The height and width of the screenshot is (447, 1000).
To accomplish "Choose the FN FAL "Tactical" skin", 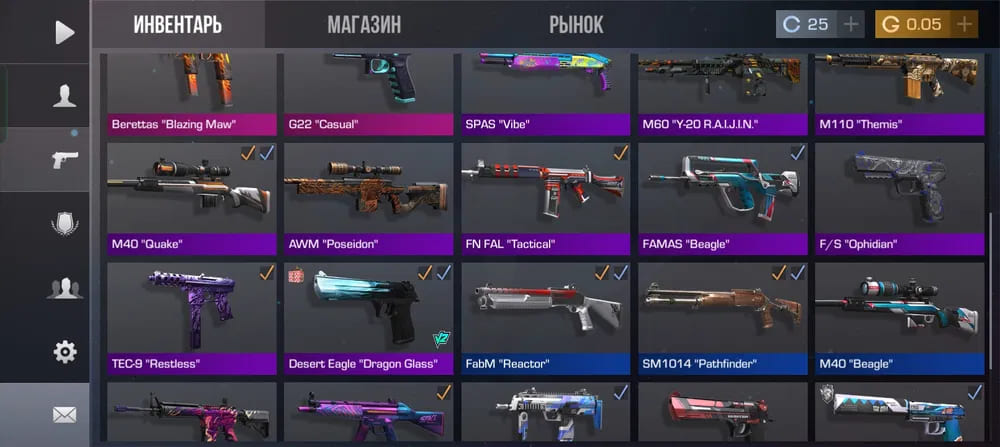I will click(x=545, y=196).
